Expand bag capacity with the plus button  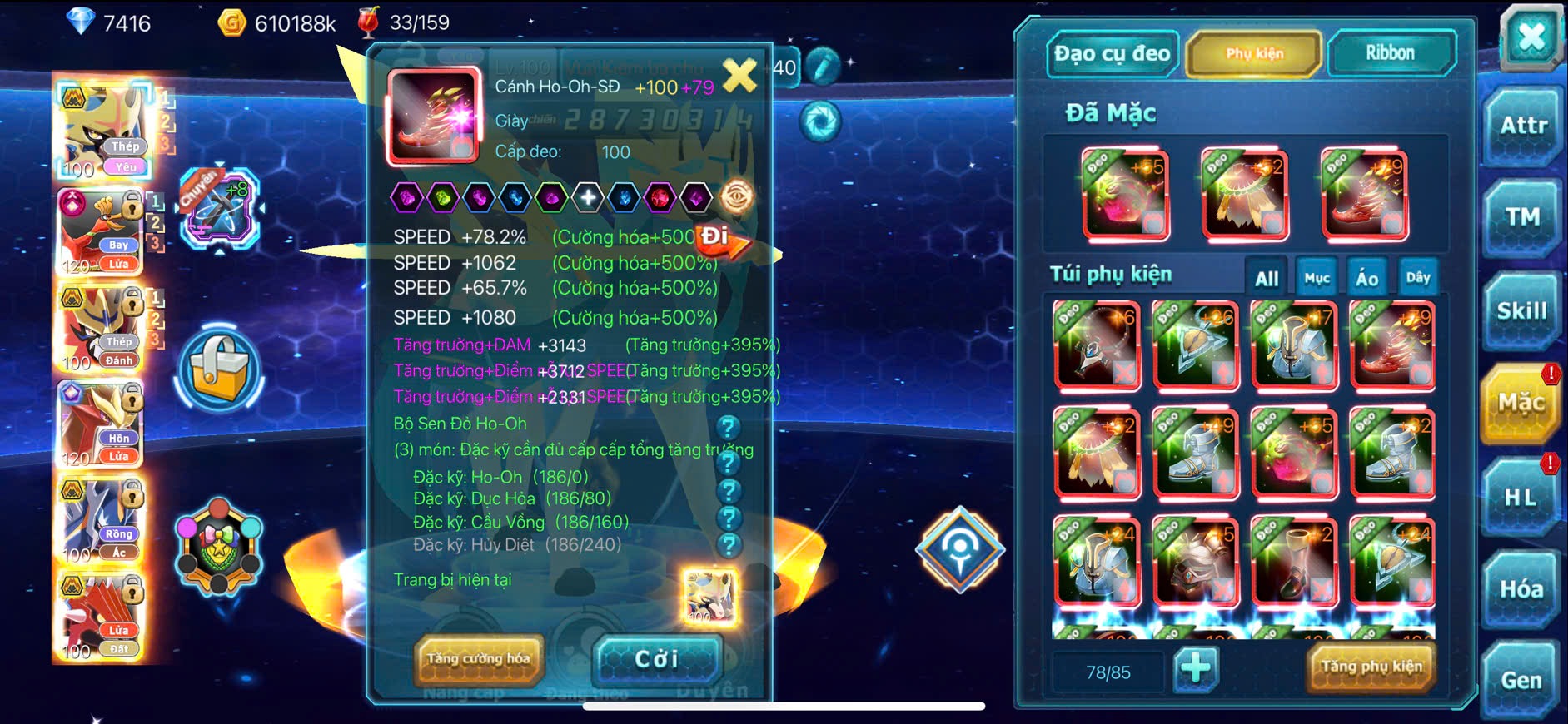pyautogui.click(x=1196, y=668)
